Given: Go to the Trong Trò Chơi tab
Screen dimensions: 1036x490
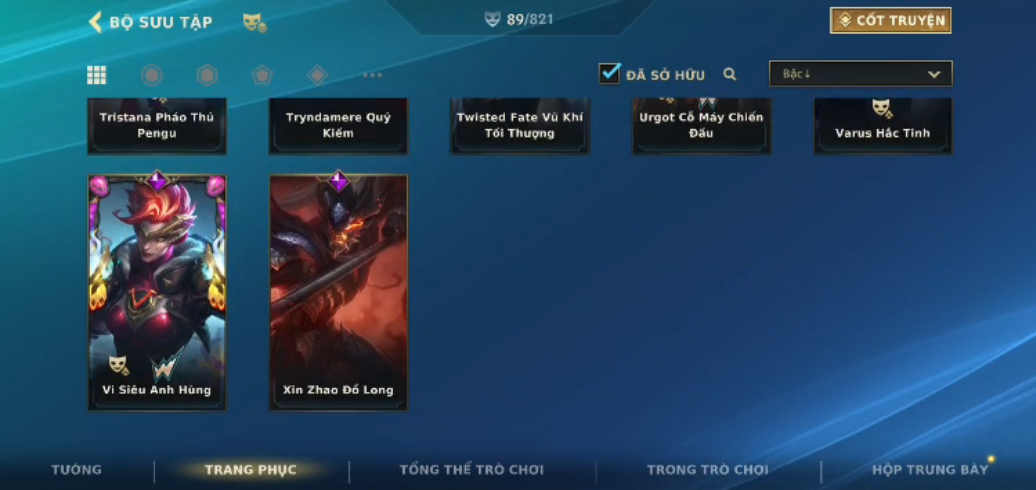Looking at the screenshot, I should click(708, 470).
